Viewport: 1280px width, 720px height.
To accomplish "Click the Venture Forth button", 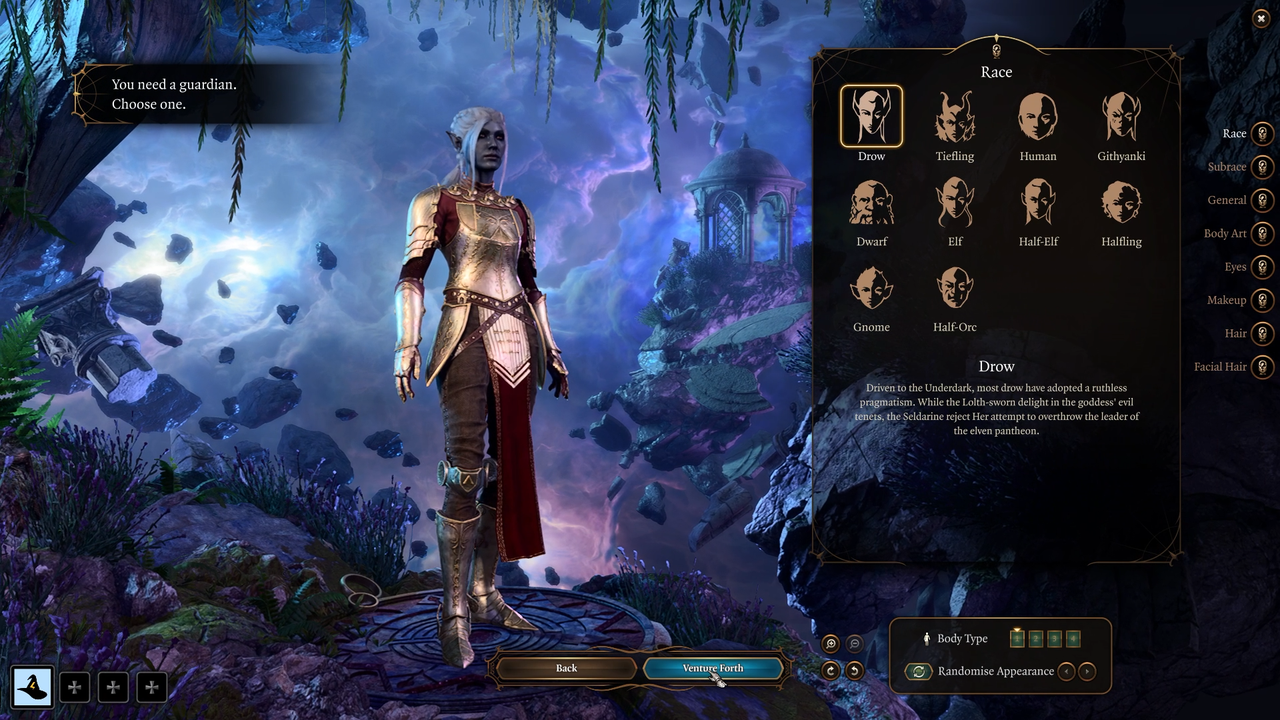I will click(713, 668).
